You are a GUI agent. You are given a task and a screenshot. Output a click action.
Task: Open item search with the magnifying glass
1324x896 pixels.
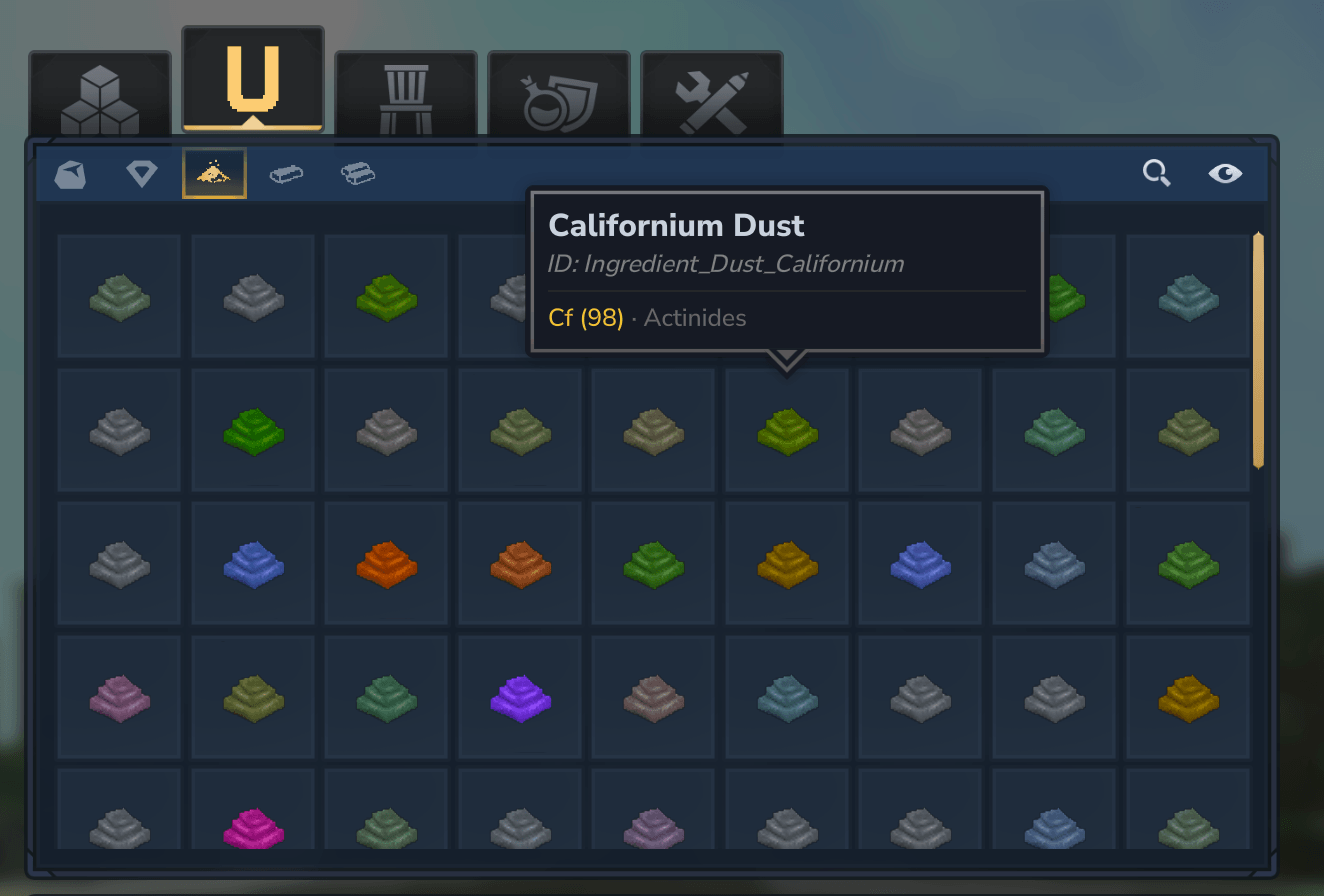[x=1157, y=174]
